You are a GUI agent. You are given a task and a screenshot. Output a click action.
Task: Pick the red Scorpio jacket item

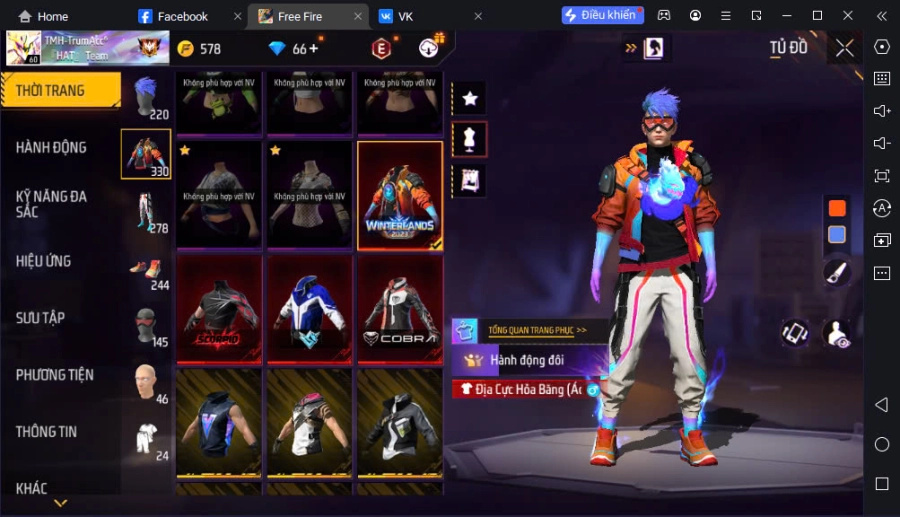click(x=219, y=308)
